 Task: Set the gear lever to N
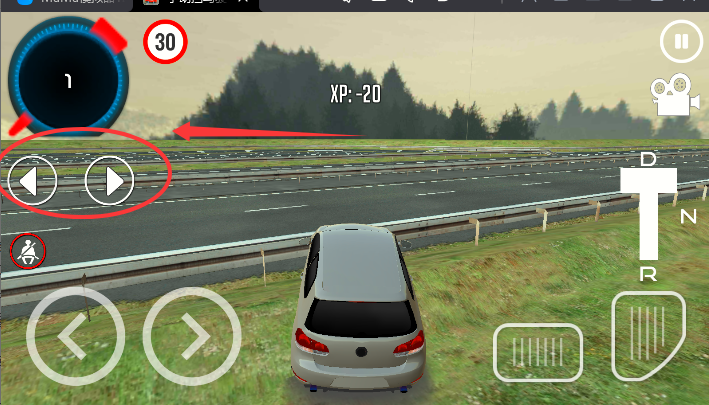tap(688, 216)
